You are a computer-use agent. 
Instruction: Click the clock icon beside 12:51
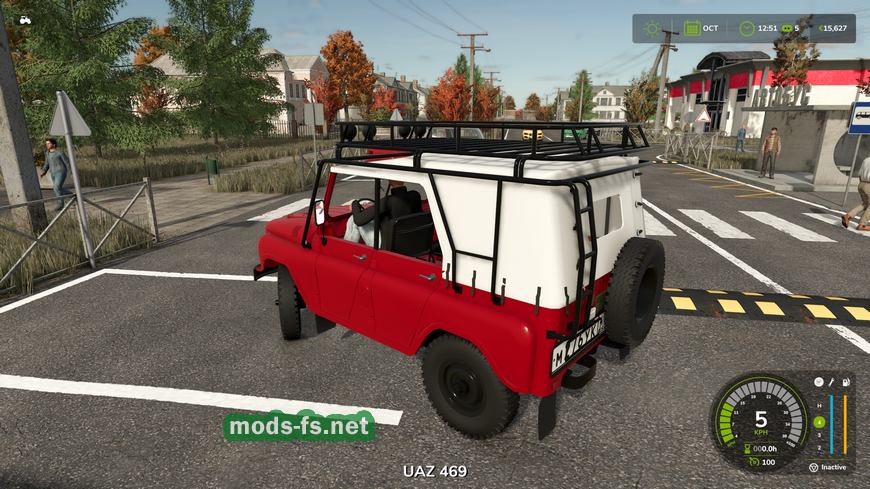(x=745, y=28)
